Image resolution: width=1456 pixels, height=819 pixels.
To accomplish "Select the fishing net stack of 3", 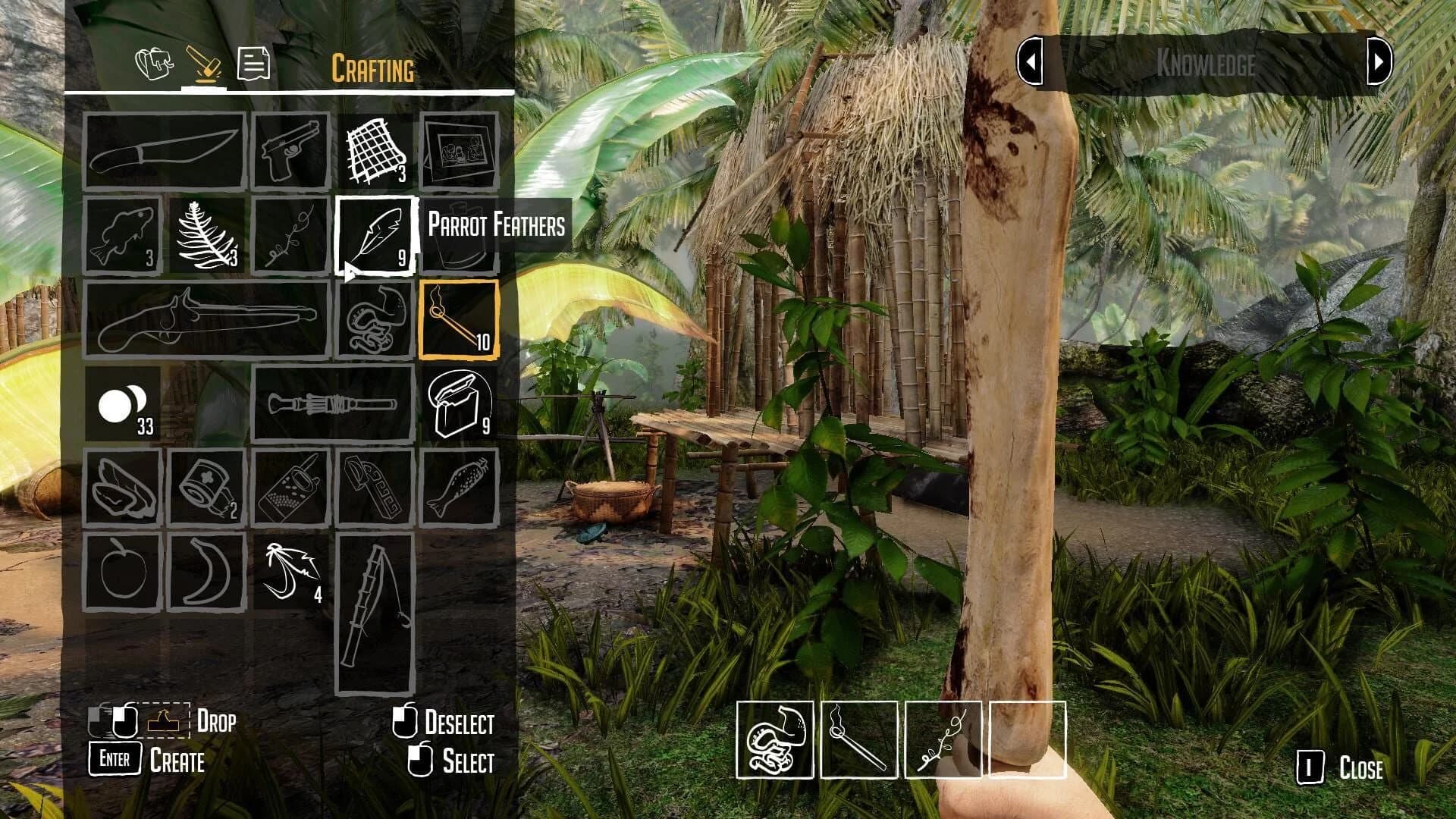I will 374,149.
